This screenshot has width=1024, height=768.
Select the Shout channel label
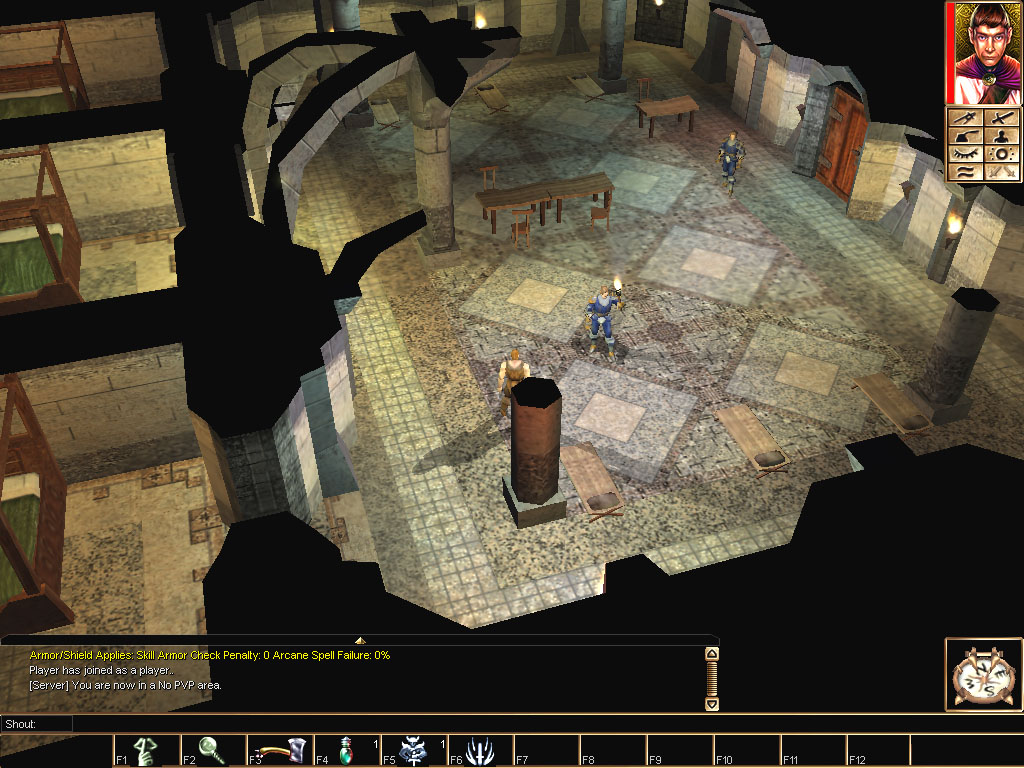point(20,723)
